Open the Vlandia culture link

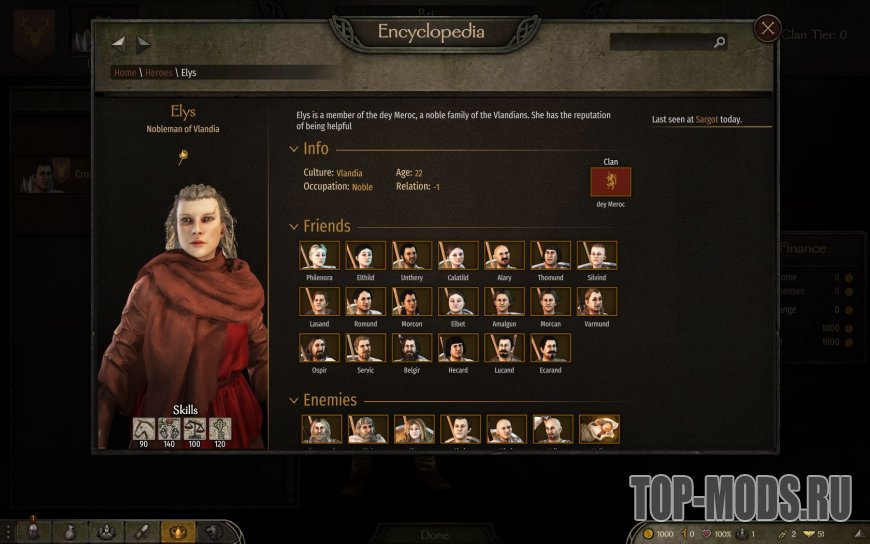point(349,173)
